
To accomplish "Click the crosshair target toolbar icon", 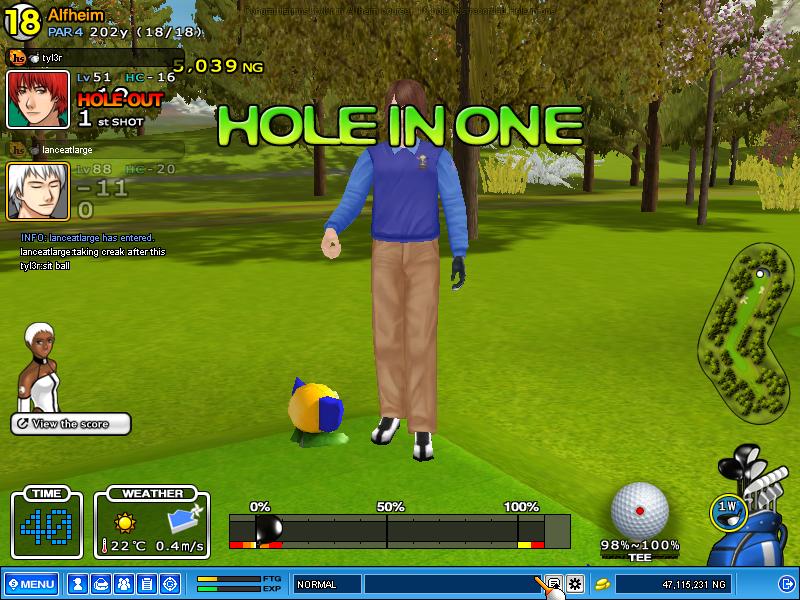I will pos(170,584).
